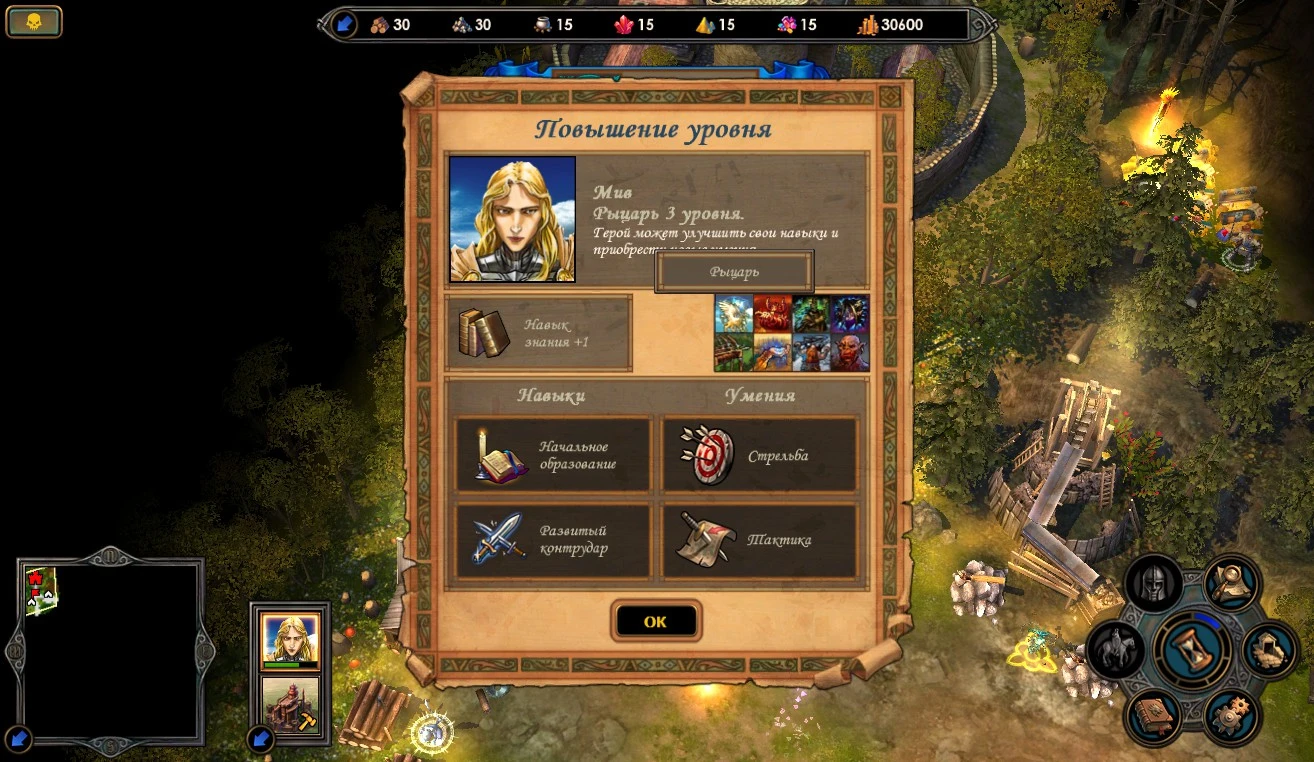Open the quest log magnifying-glass icon
1314x762 pixels.
[x=1230, y=583]
